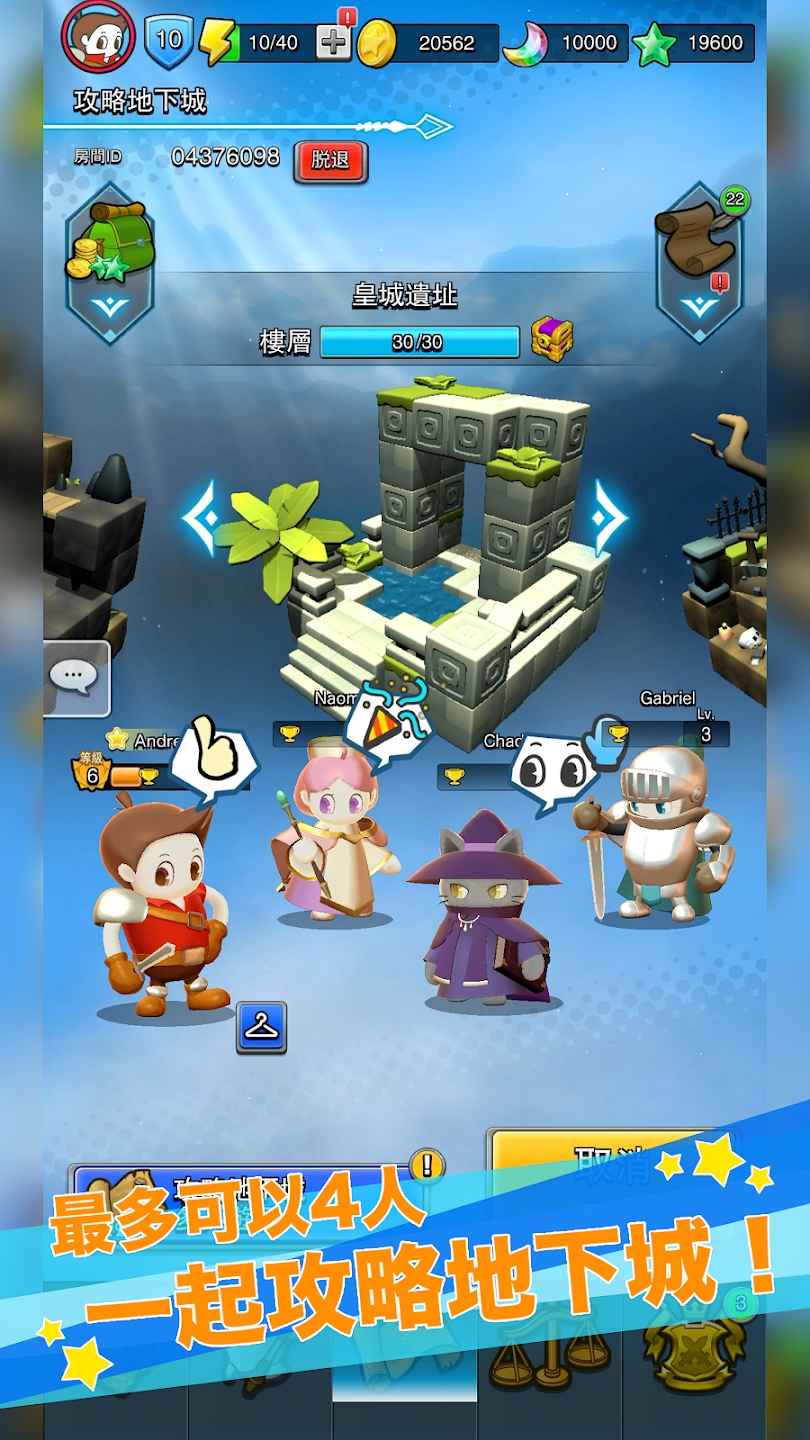The width and height of the screenshot is (810, 1440).
Task: Add energy with the plus button
Action: click(x=333, y=41)
